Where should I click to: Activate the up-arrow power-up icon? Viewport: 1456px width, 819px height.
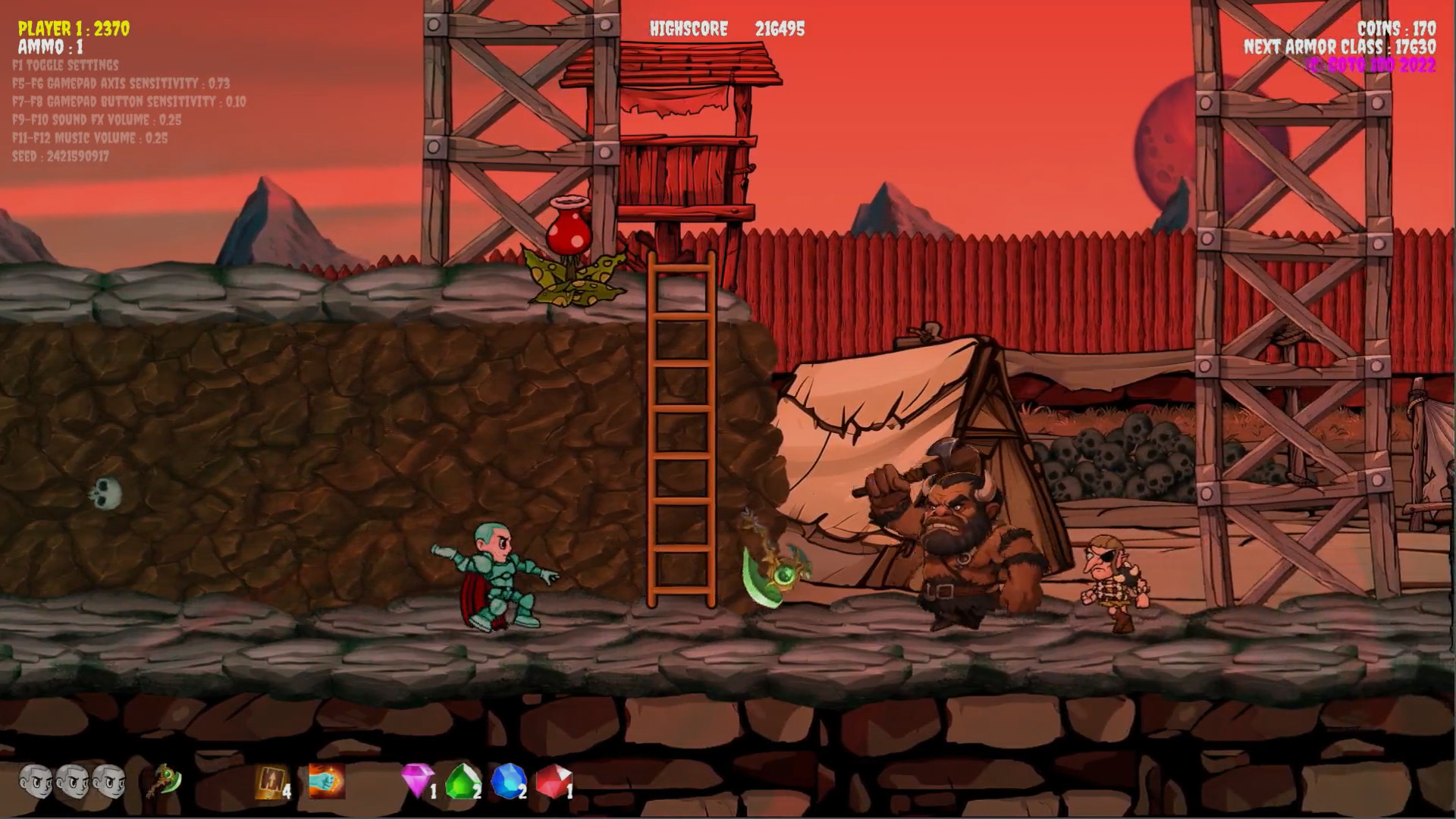point(270,781)
